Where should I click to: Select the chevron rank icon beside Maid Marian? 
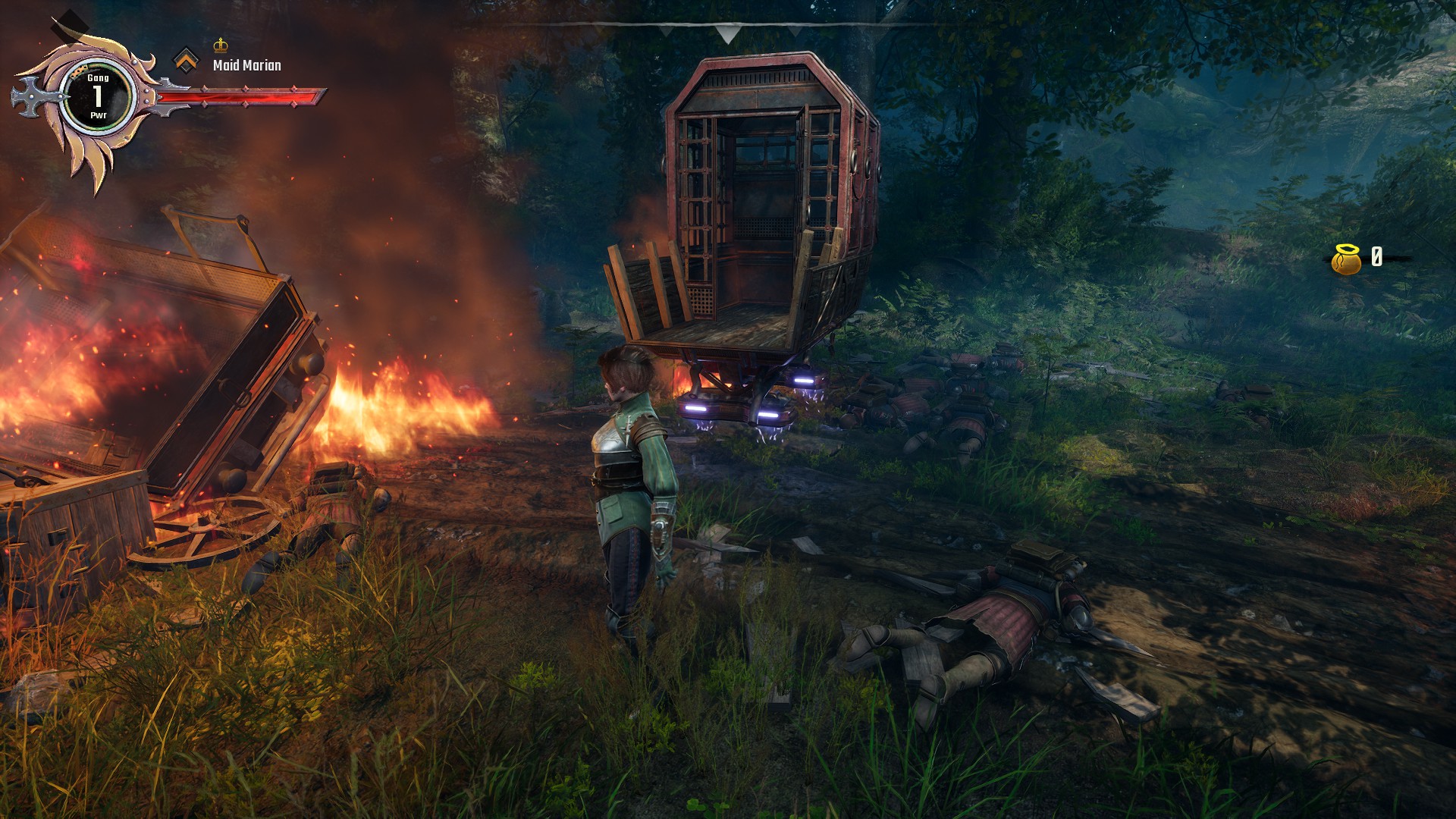pyautogui.click(x=186, y=60)
